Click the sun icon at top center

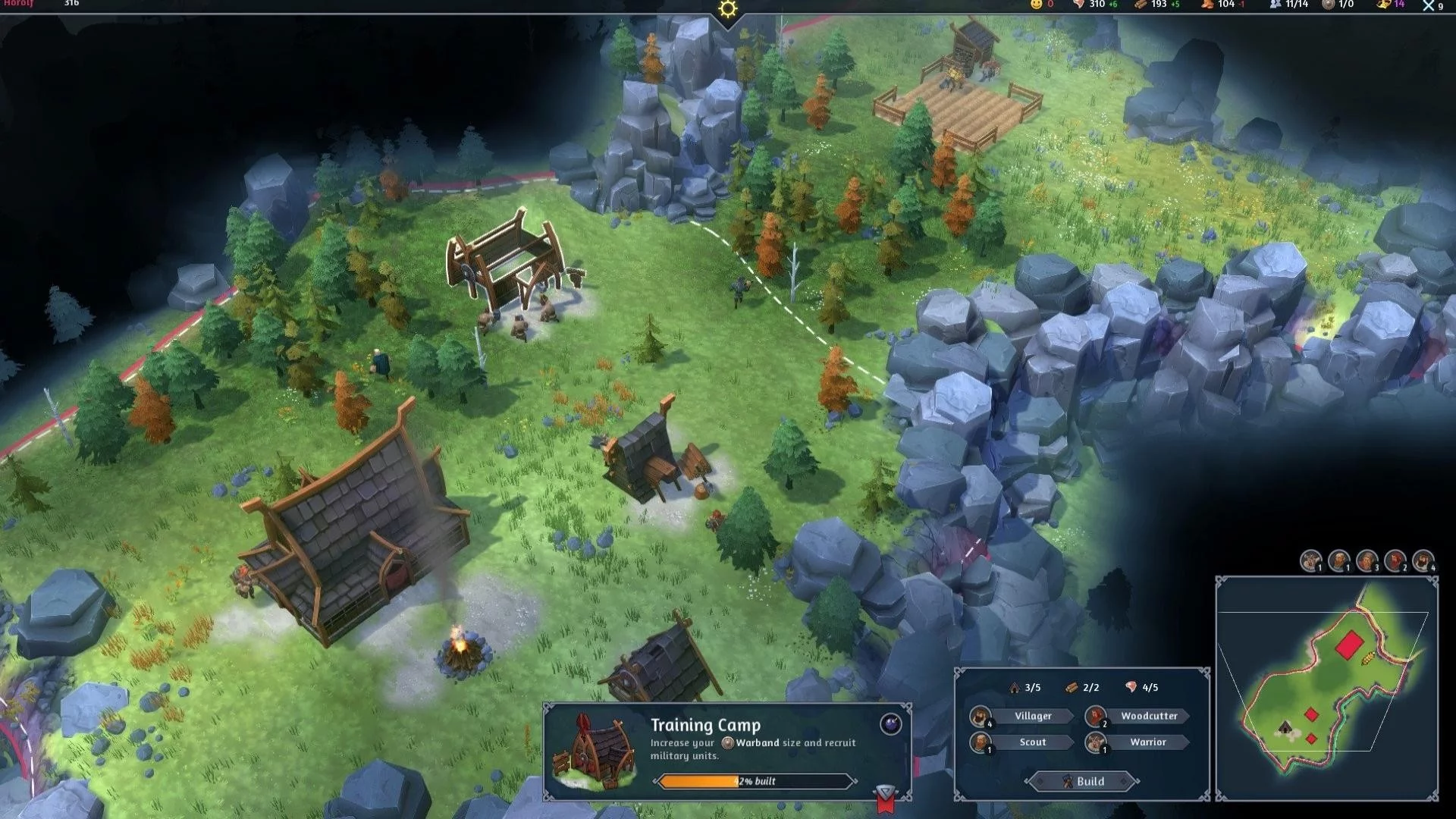pos(728,9)
